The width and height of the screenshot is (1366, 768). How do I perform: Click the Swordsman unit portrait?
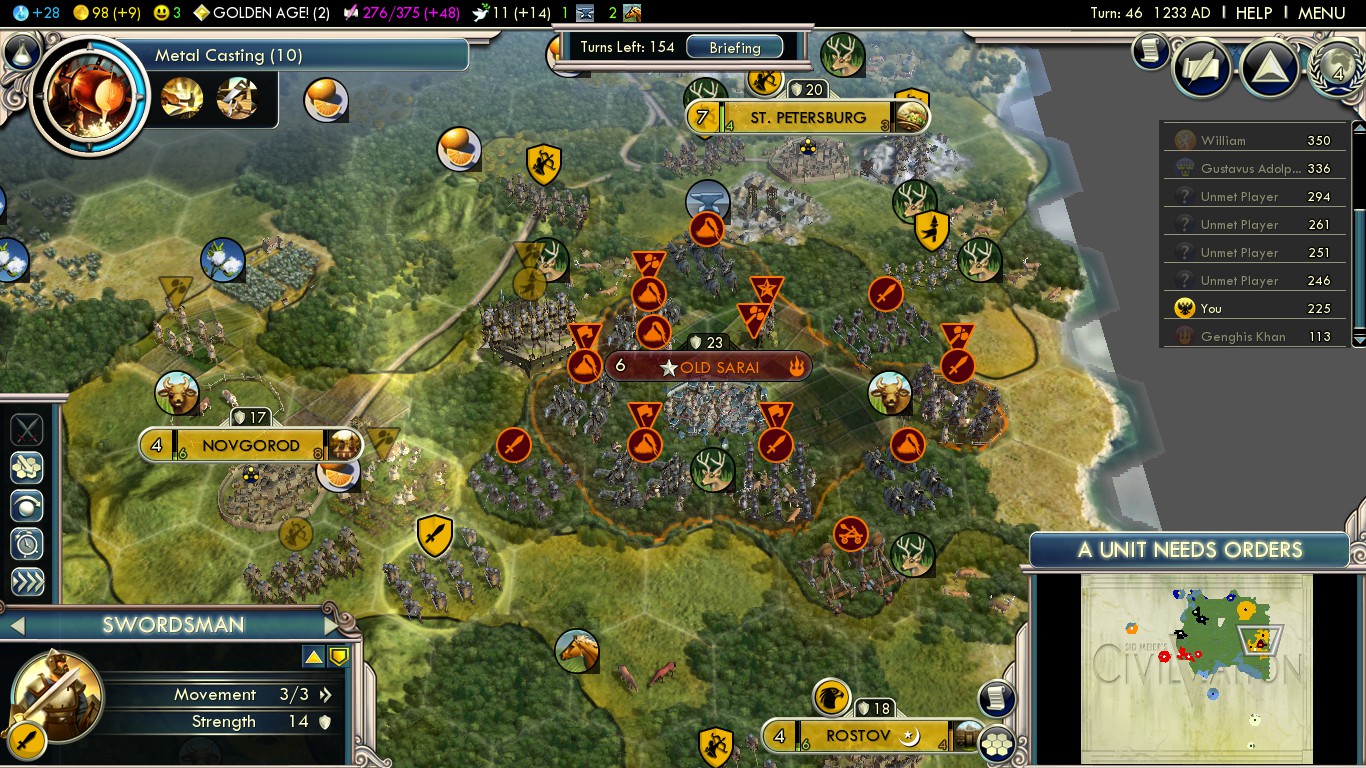(x=58, y=694)
